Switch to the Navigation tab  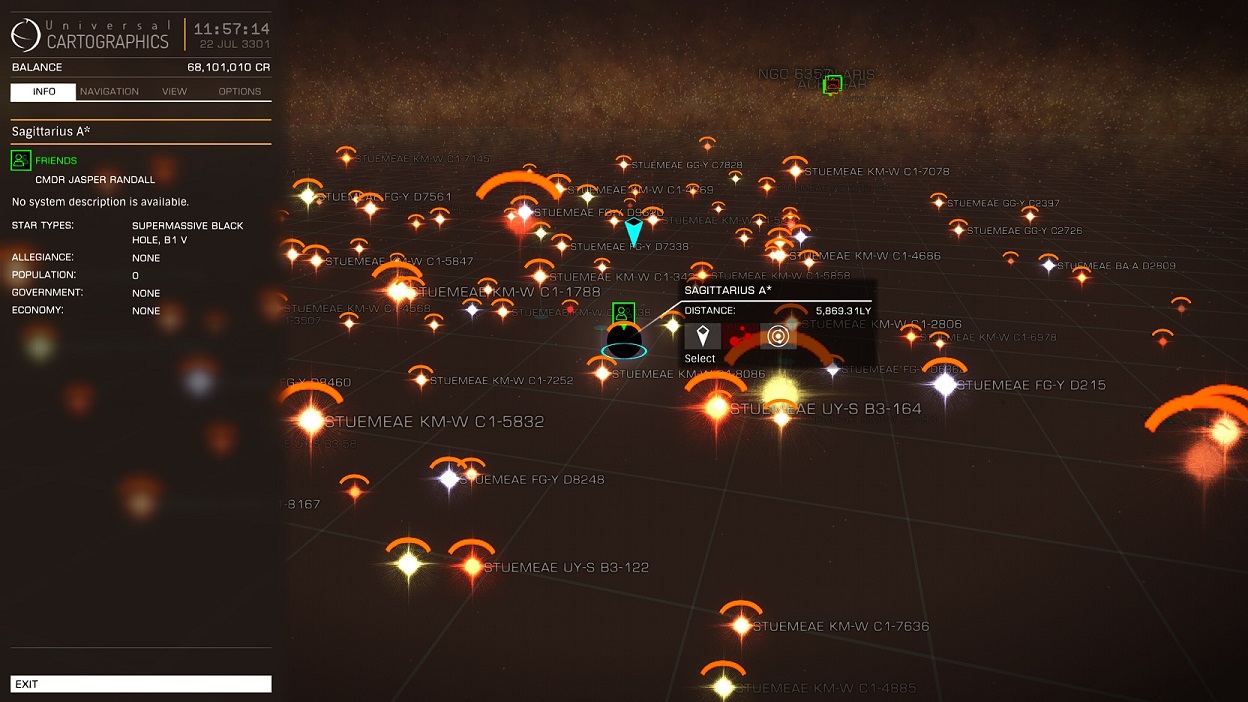coord(109,91)
